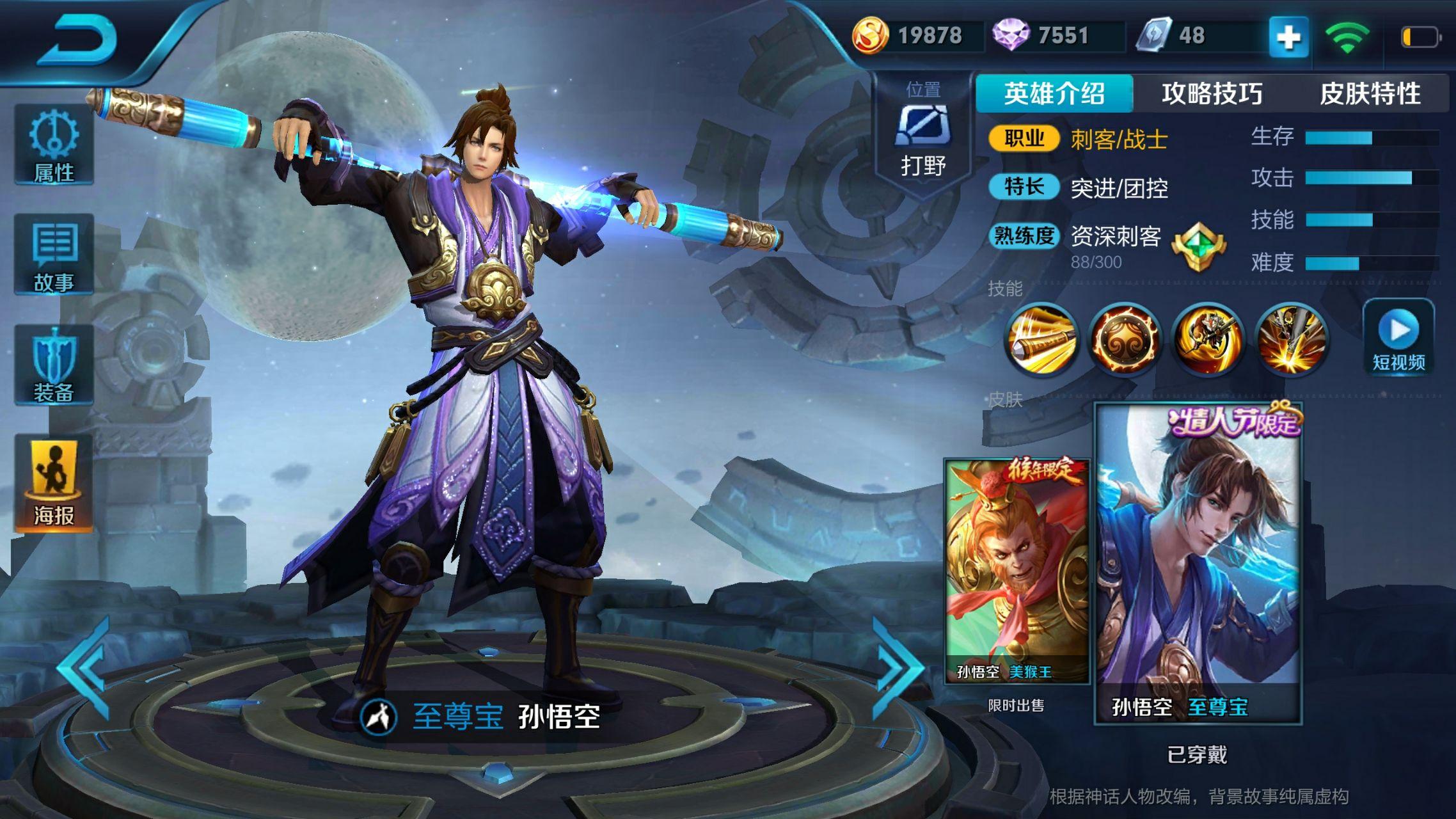
Task: View the ground slam skill icon
Action: [1291, 339]
